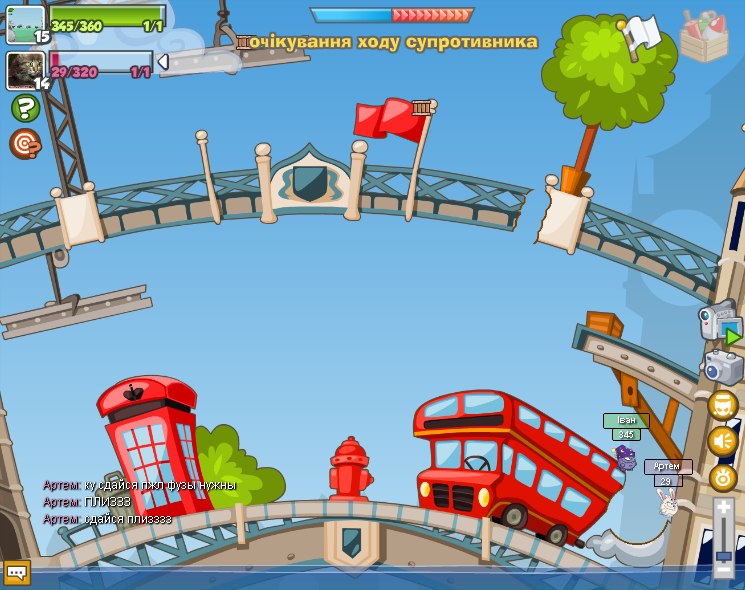This screenshot has height=590, width=745.
Task: Select the level 15 player avatar
Action: point(26,24)
